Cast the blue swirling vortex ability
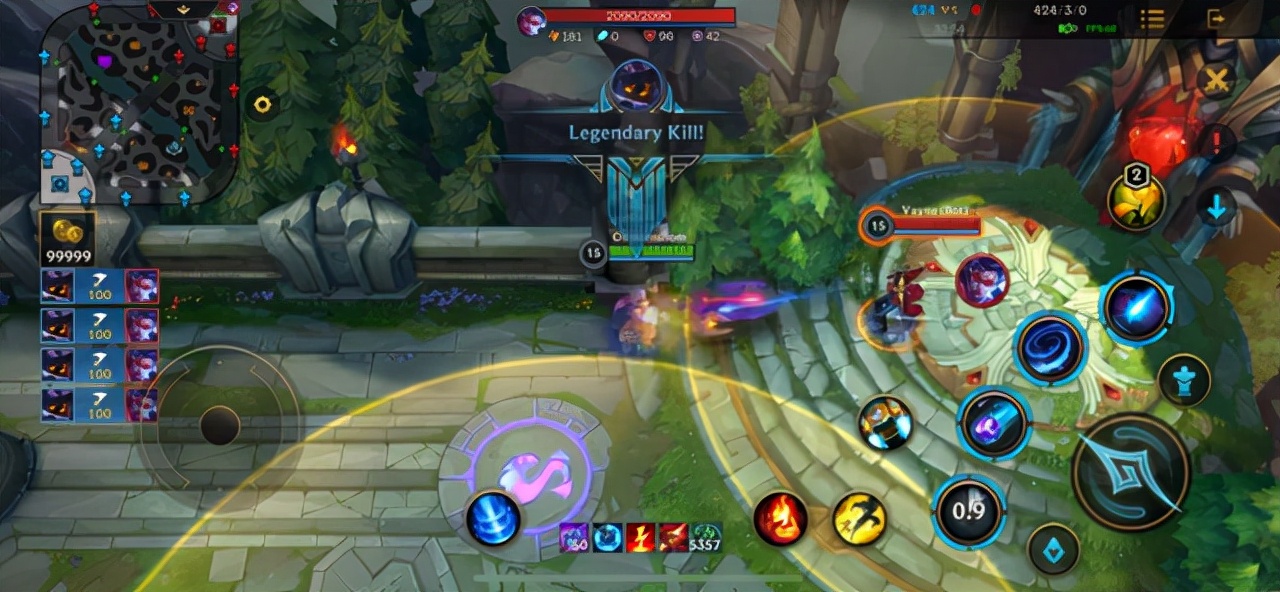This screenshot has height=592, width=1280. [1050, 347]
